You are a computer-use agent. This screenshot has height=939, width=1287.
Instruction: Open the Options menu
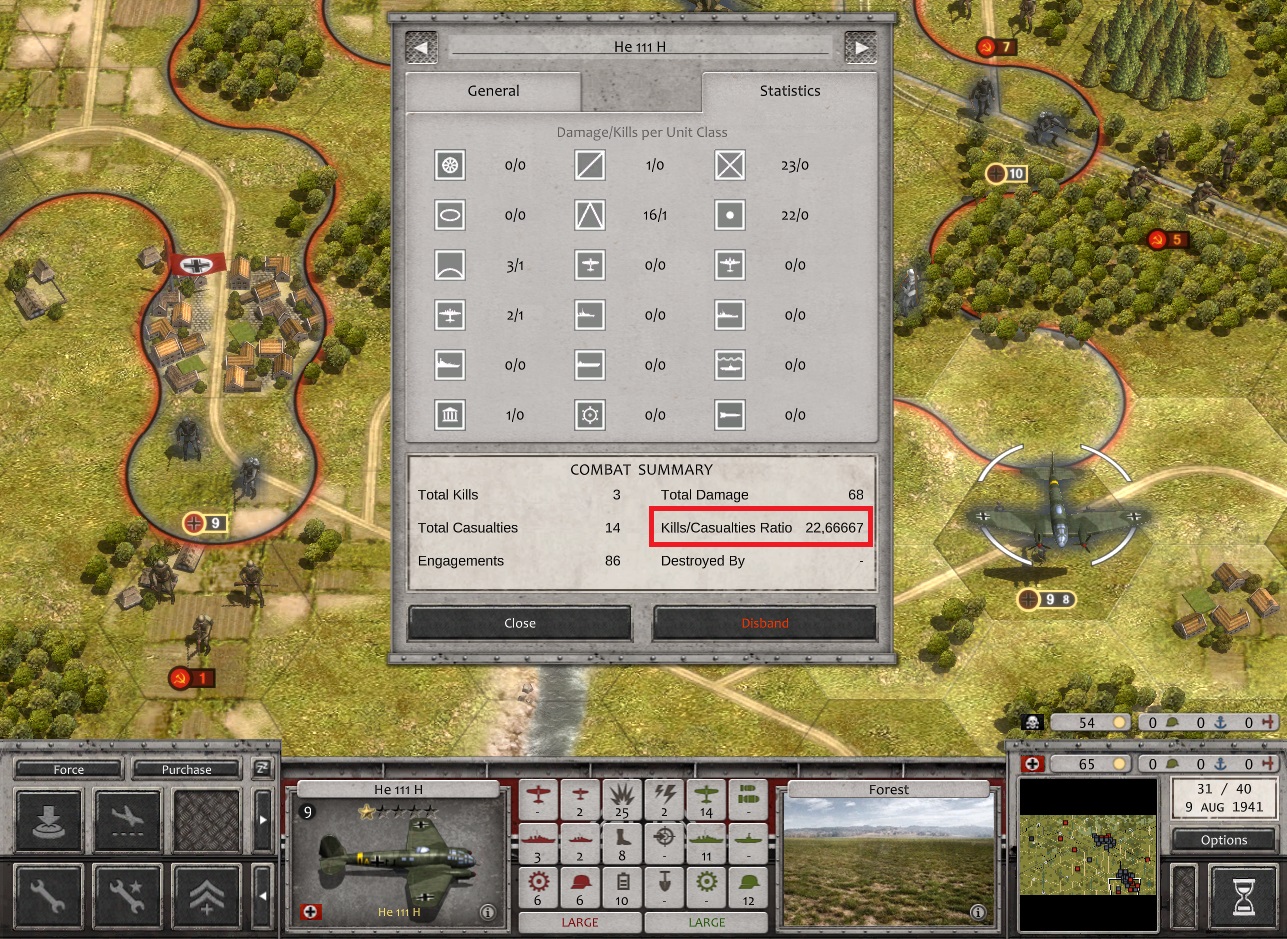coord(1224,840)
